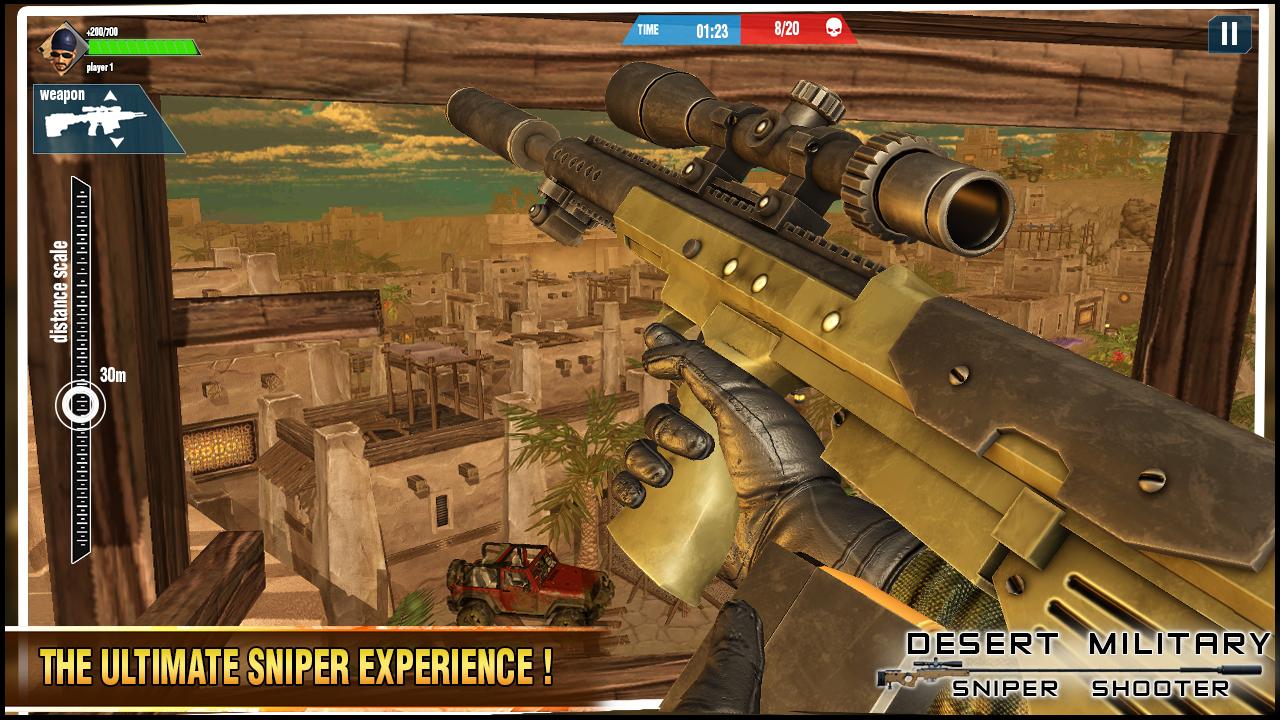The width and height of the screenshot is (1280, 720).
Task: Expand the weapon list with the up arrow
Action: click(110, 95)
